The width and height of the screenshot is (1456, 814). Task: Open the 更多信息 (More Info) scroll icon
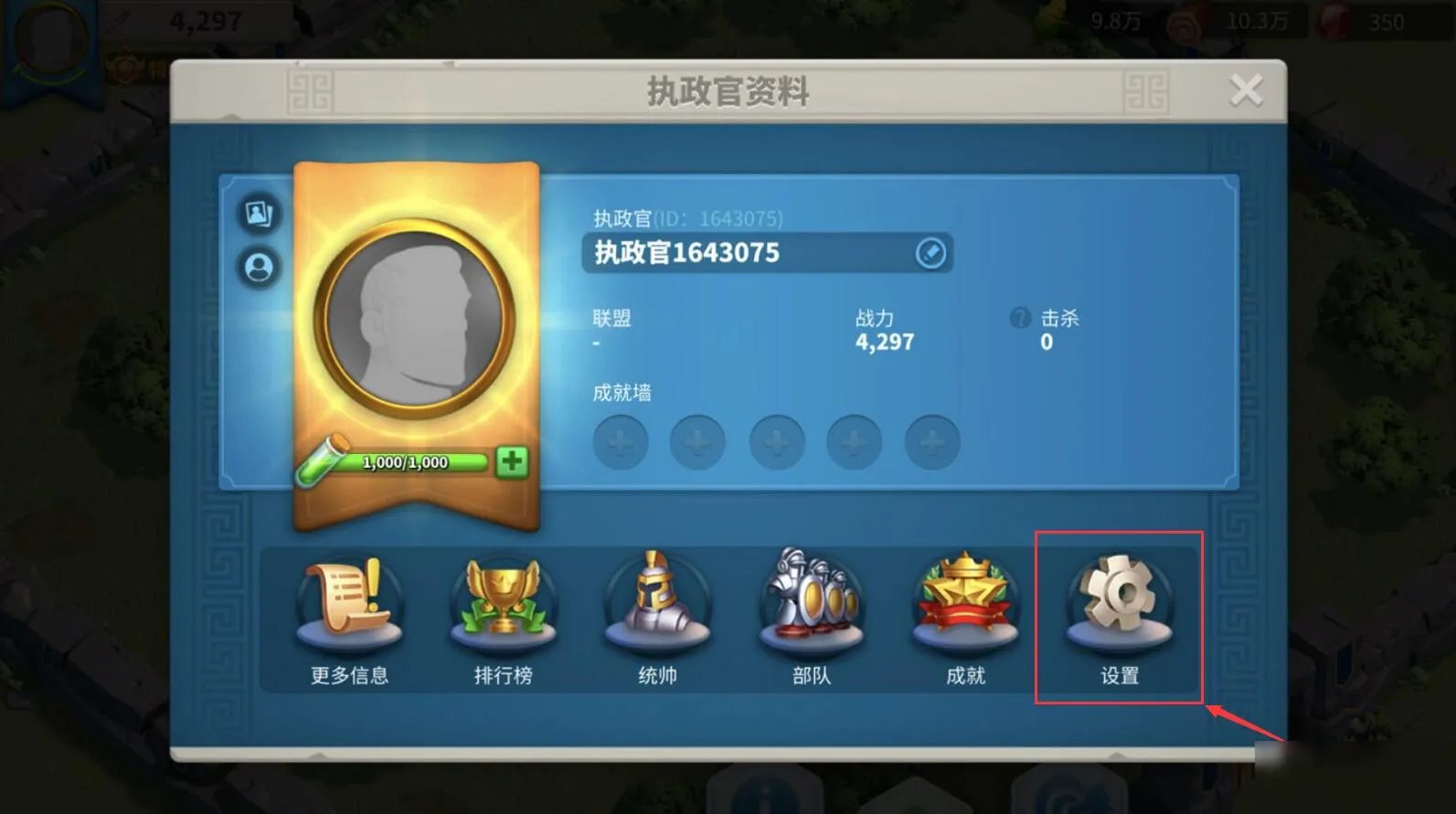[350, 603]
